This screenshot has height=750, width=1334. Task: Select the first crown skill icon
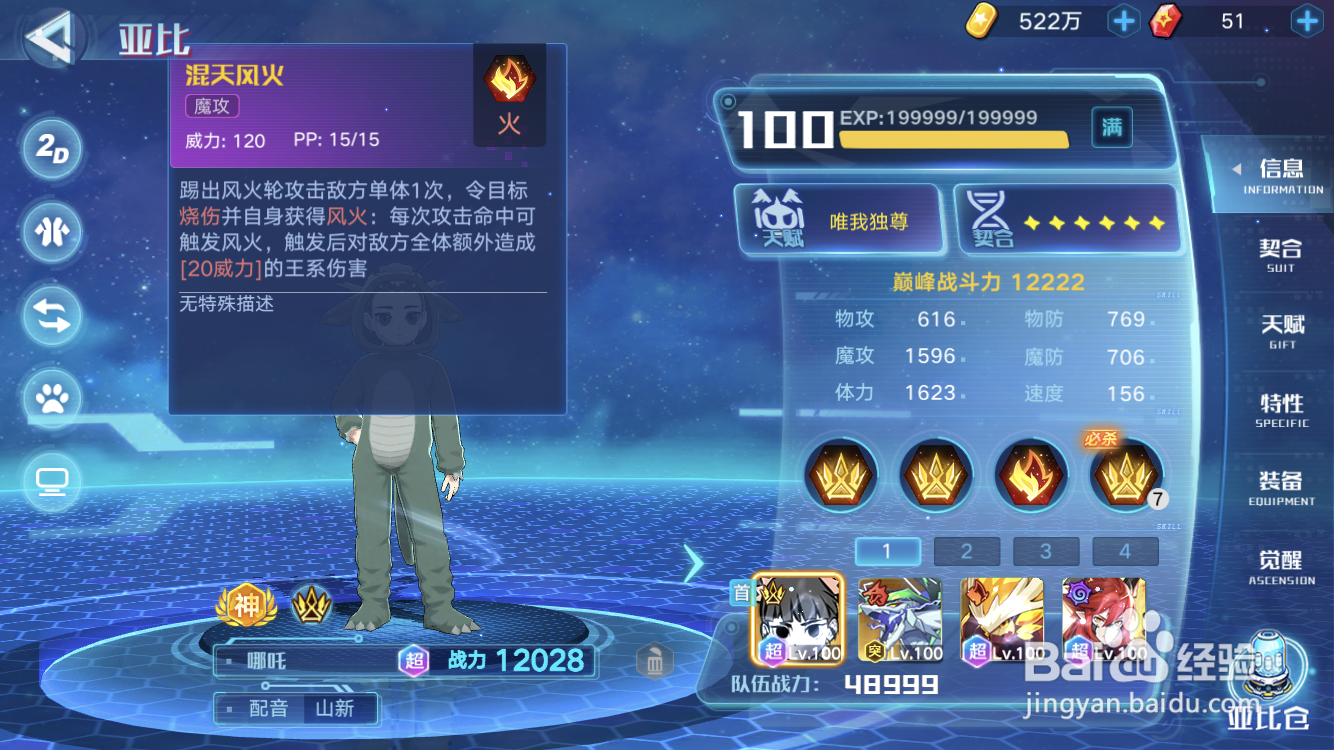[x=841, y=475]
